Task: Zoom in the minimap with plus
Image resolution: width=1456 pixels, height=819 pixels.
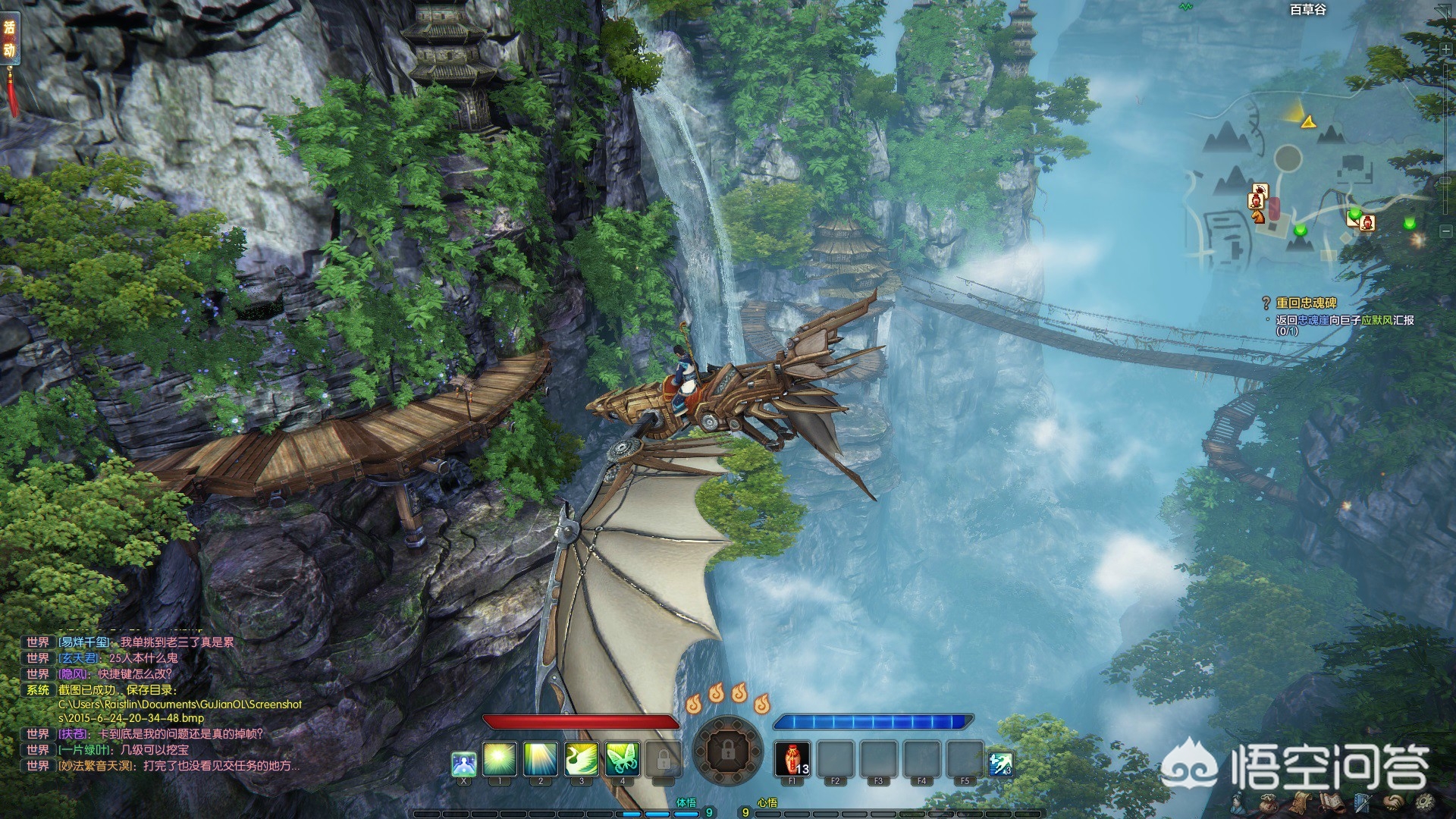Action: (1446, 49)
